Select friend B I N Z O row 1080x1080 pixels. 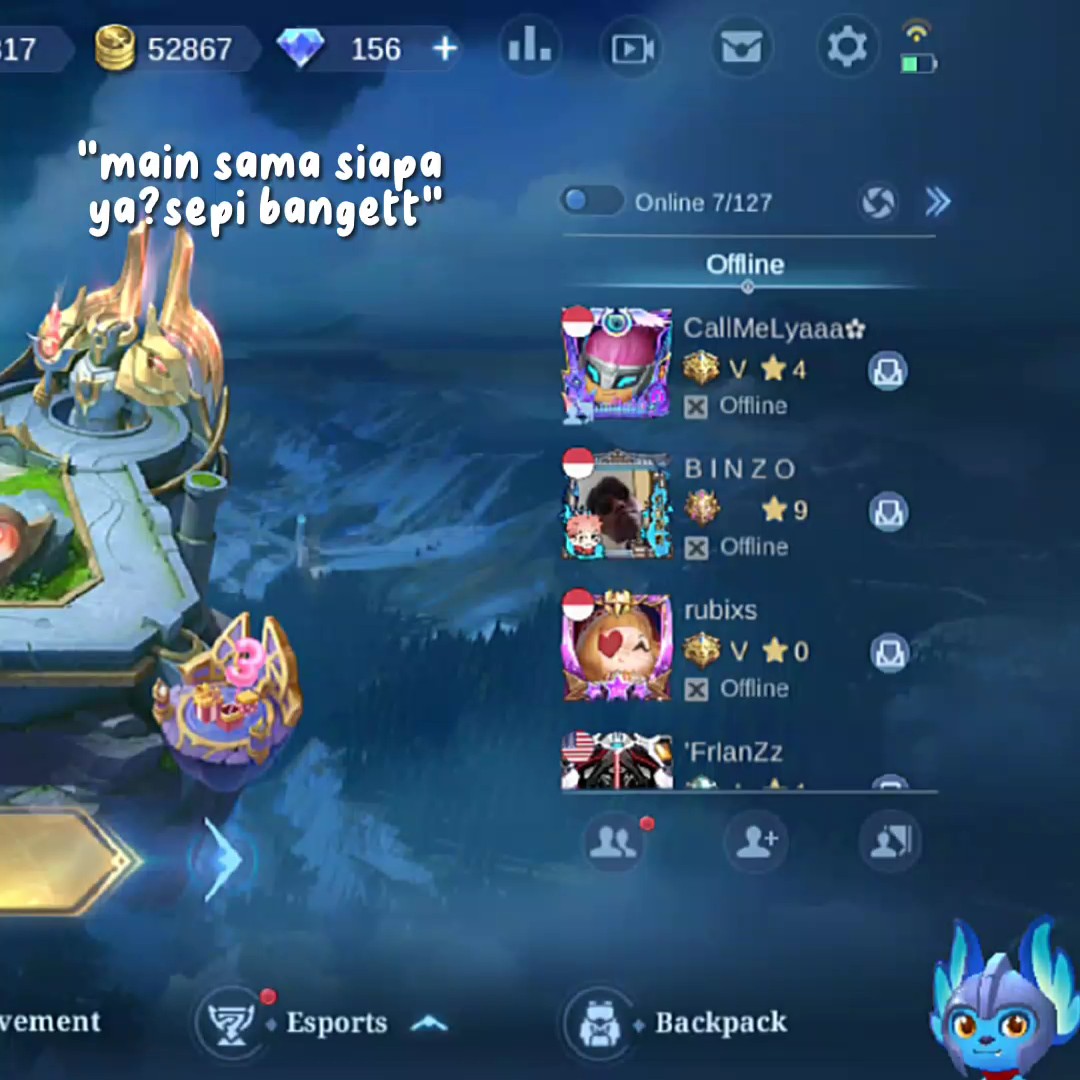point(740,468)
